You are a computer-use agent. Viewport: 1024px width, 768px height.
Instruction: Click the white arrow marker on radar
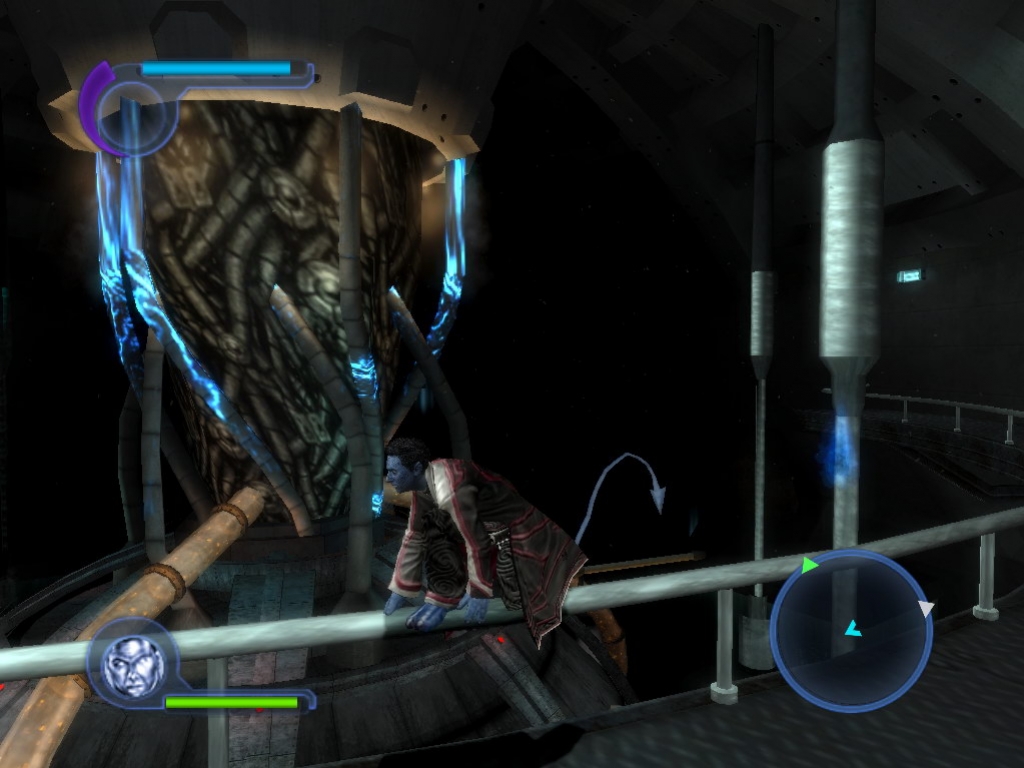(x=926, y=608)
